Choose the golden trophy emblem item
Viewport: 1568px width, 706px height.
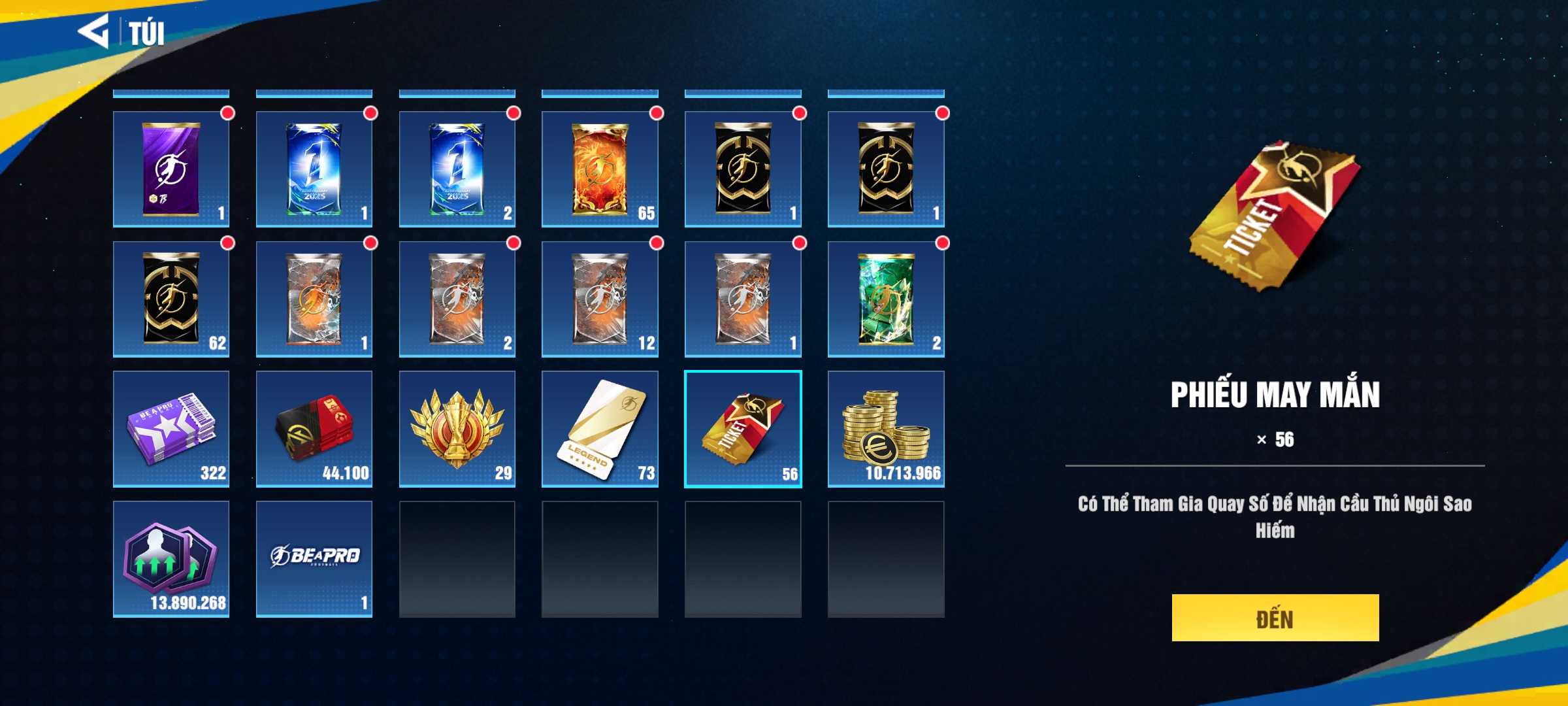tap(457, 429)
